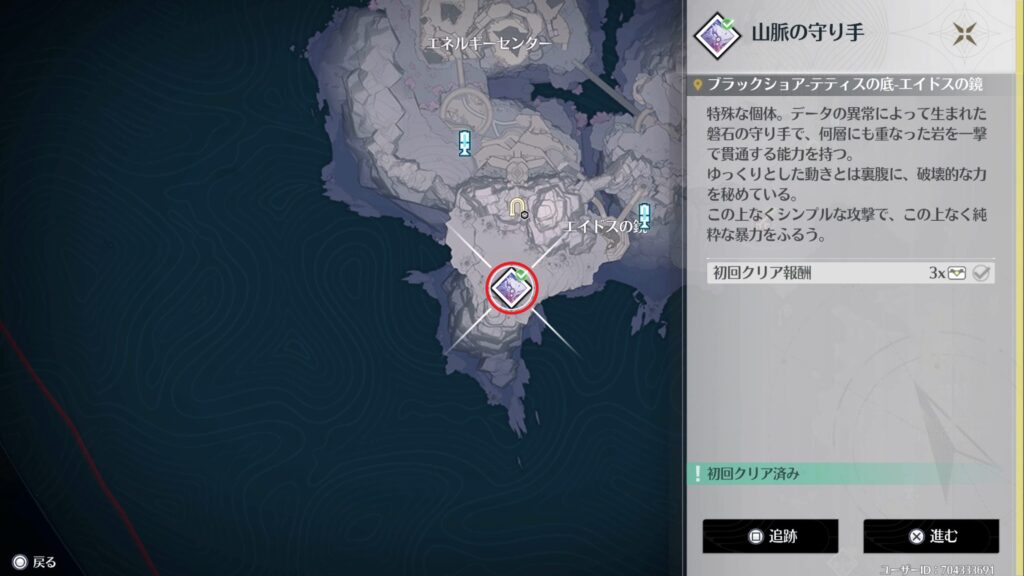Screen dimensions: 1024x576
Task: Select the 進む proceed button
Action: click(931, 536)
